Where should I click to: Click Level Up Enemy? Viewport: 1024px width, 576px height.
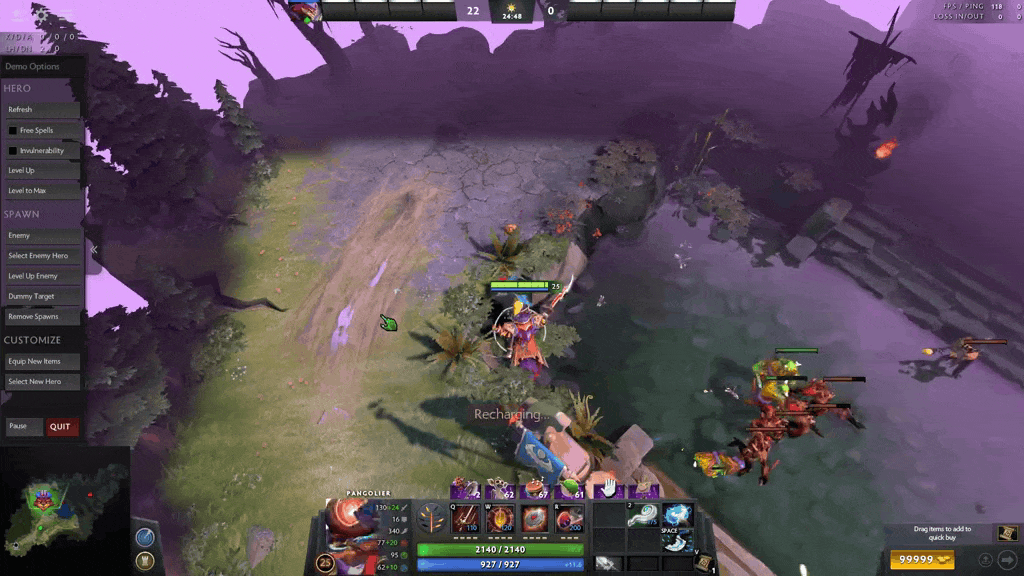[41, 276]
